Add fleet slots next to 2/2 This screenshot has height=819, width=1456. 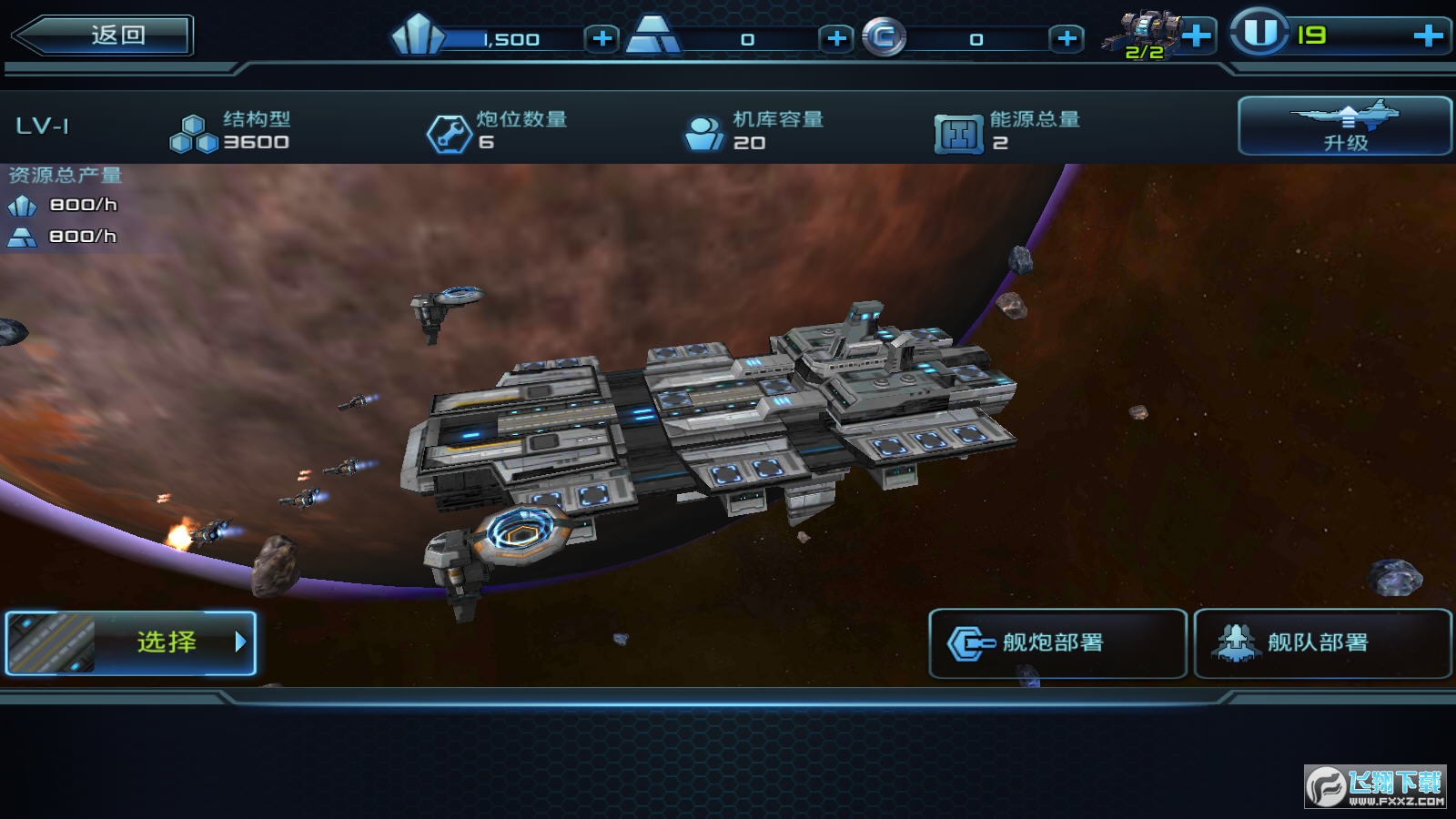1197,36
